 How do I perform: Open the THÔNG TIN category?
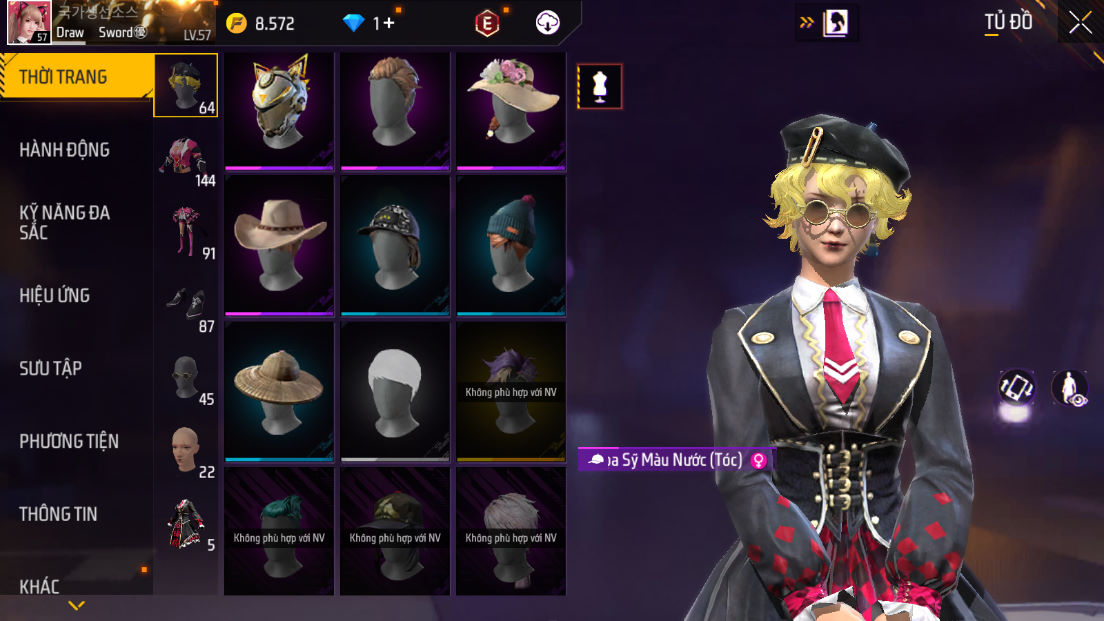click(58, 514)
